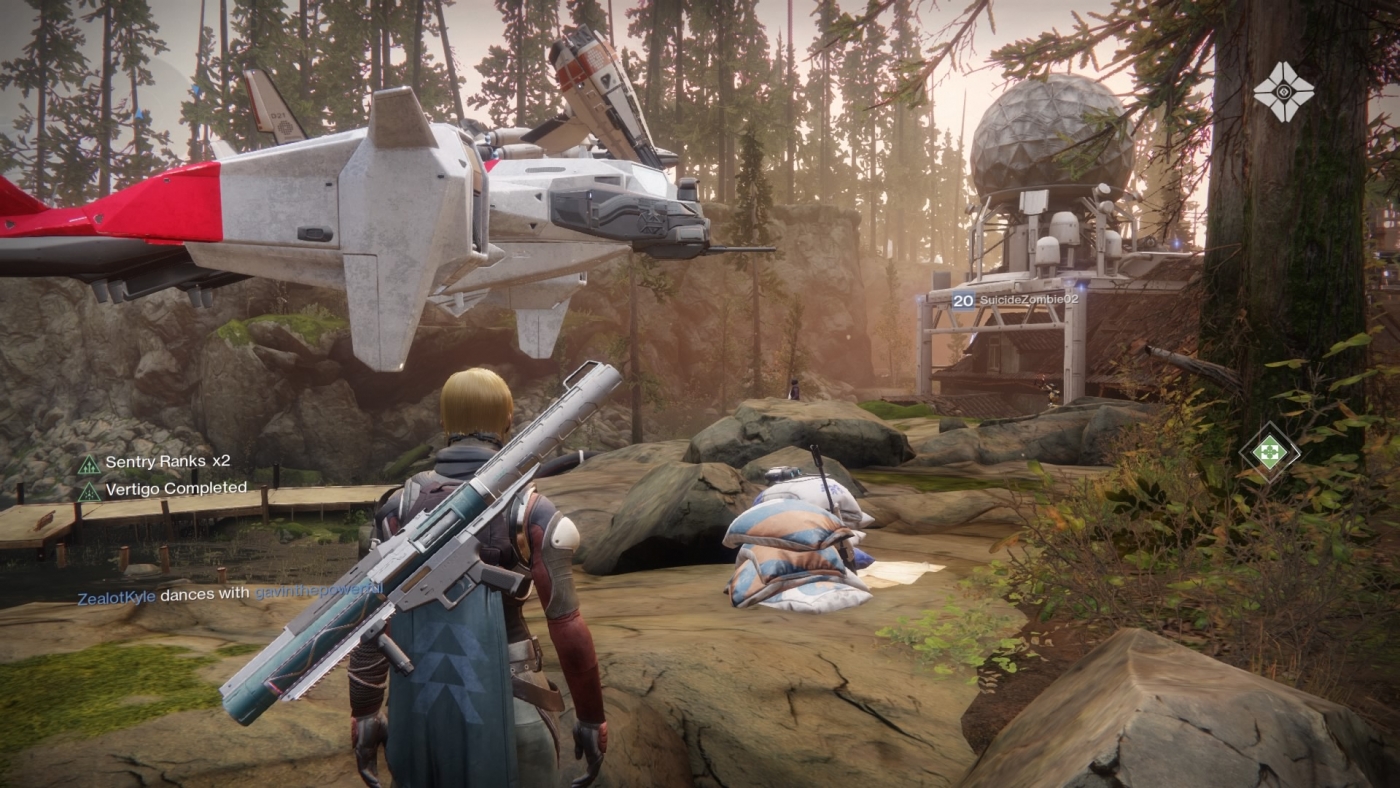Screen dimensions: 1400x788
Task: Click the Ghost summon icon top right
Action: pyautogui.click(x=1287, y=90)
